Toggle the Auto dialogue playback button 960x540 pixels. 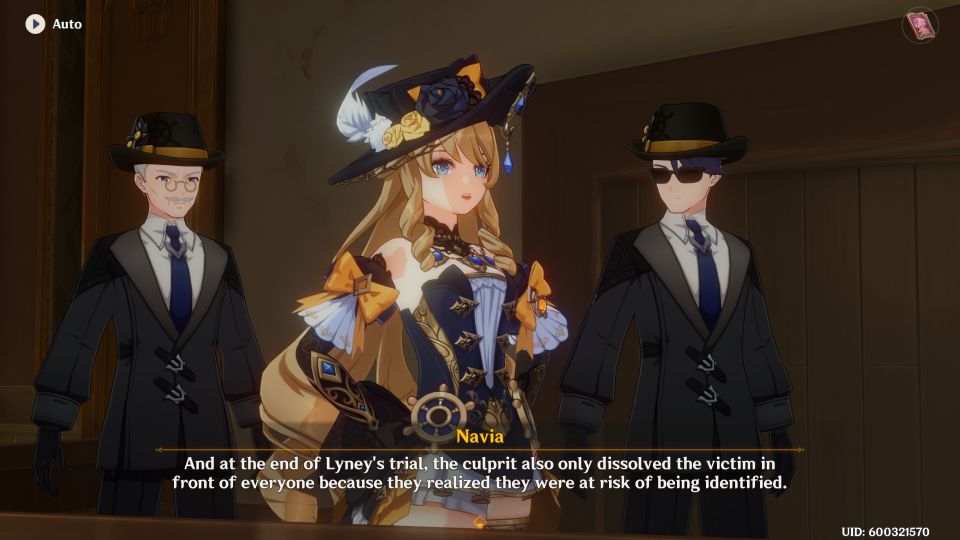click(x=36, y=23)
